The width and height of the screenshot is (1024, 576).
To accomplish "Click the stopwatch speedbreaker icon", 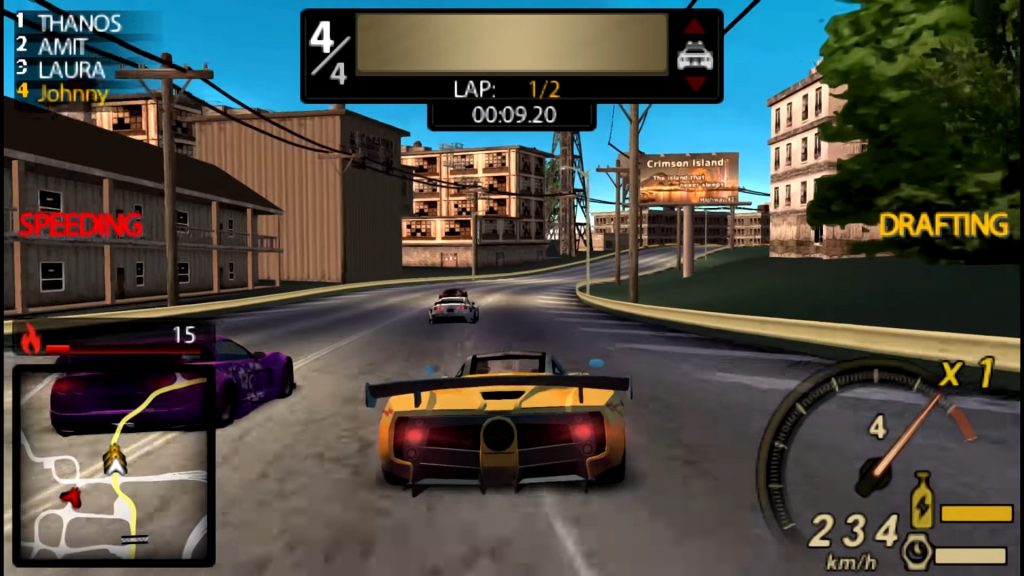I will [x=917, y=552].
